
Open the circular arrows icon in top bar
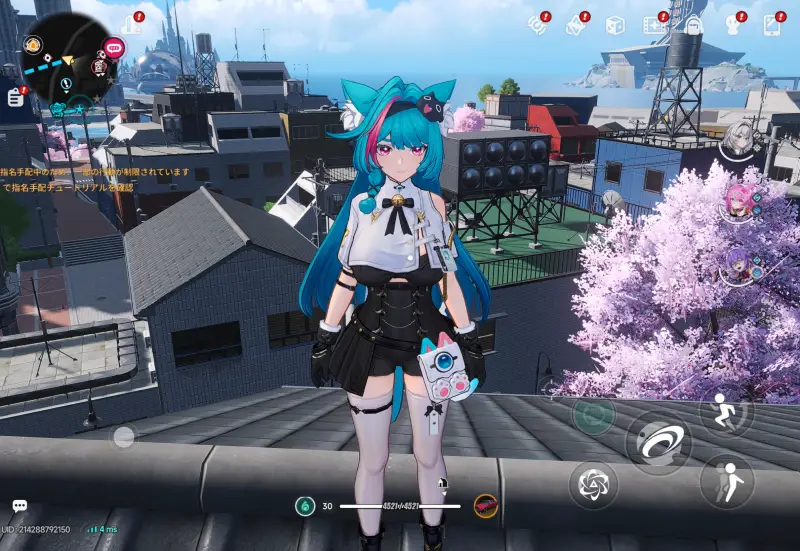coord(538,25)
